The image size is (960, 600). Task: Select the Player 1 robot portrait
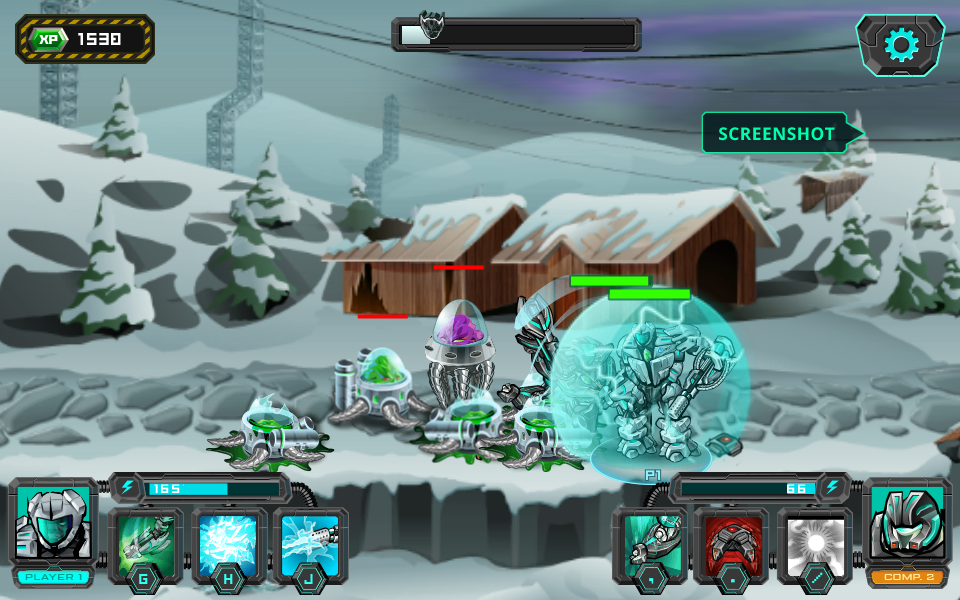[x=53, y=524]
